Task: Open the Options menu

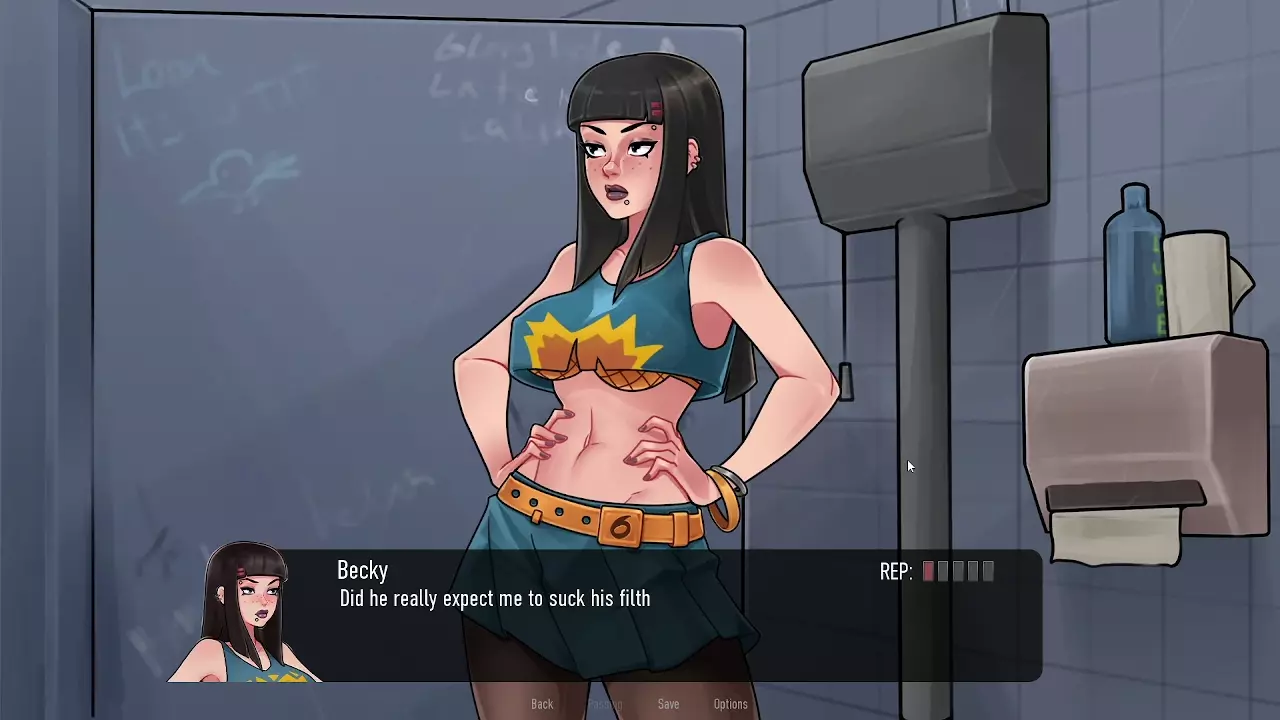Action: 730,704
